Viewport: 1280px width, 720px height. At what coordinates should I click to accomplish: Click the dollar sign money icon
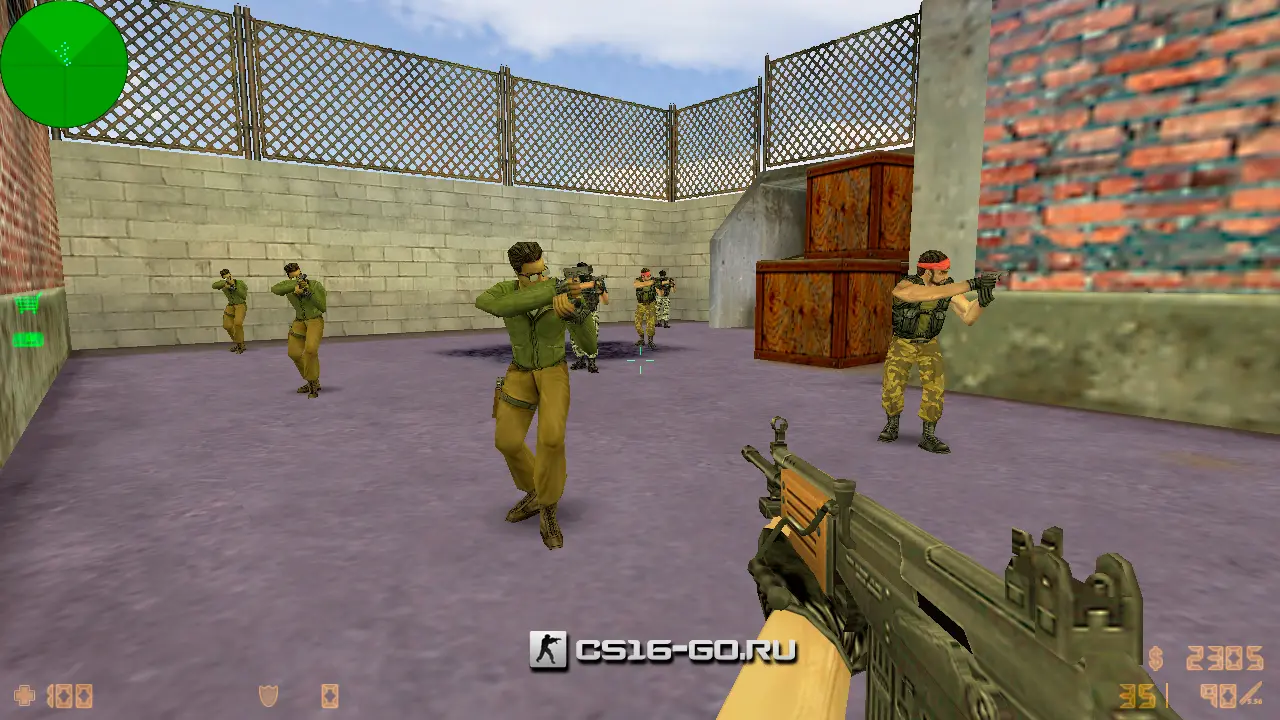(x=1157, y=659)
